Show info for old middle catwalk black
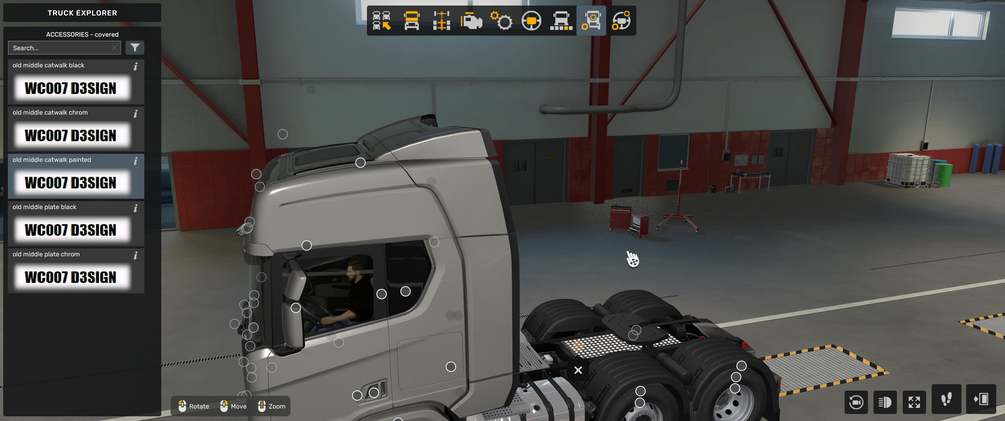Viewport: 1005px width, 421px height. click(x=135, y=66)
